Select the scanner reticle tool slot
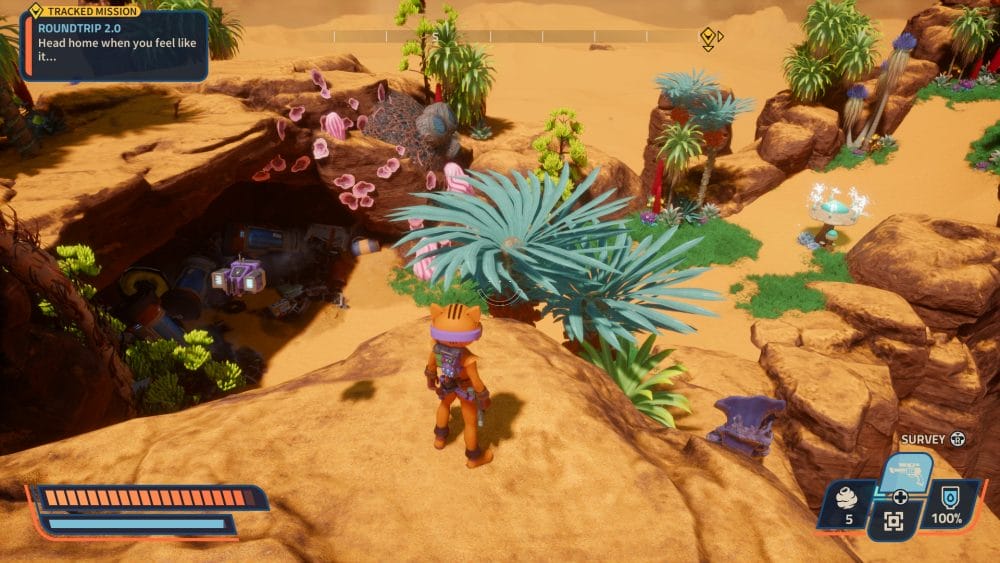 click(x=893, y=521)
